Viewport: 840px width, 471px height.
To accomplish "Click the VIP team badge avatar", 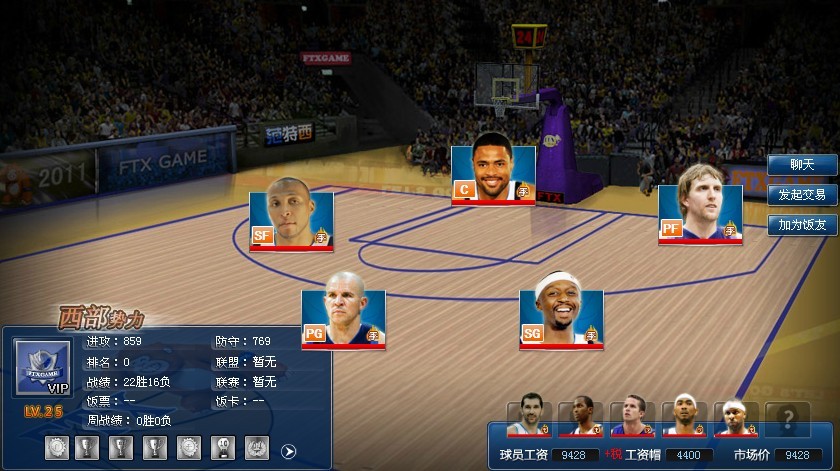I will pyautogui.click(x=42, y=369).
